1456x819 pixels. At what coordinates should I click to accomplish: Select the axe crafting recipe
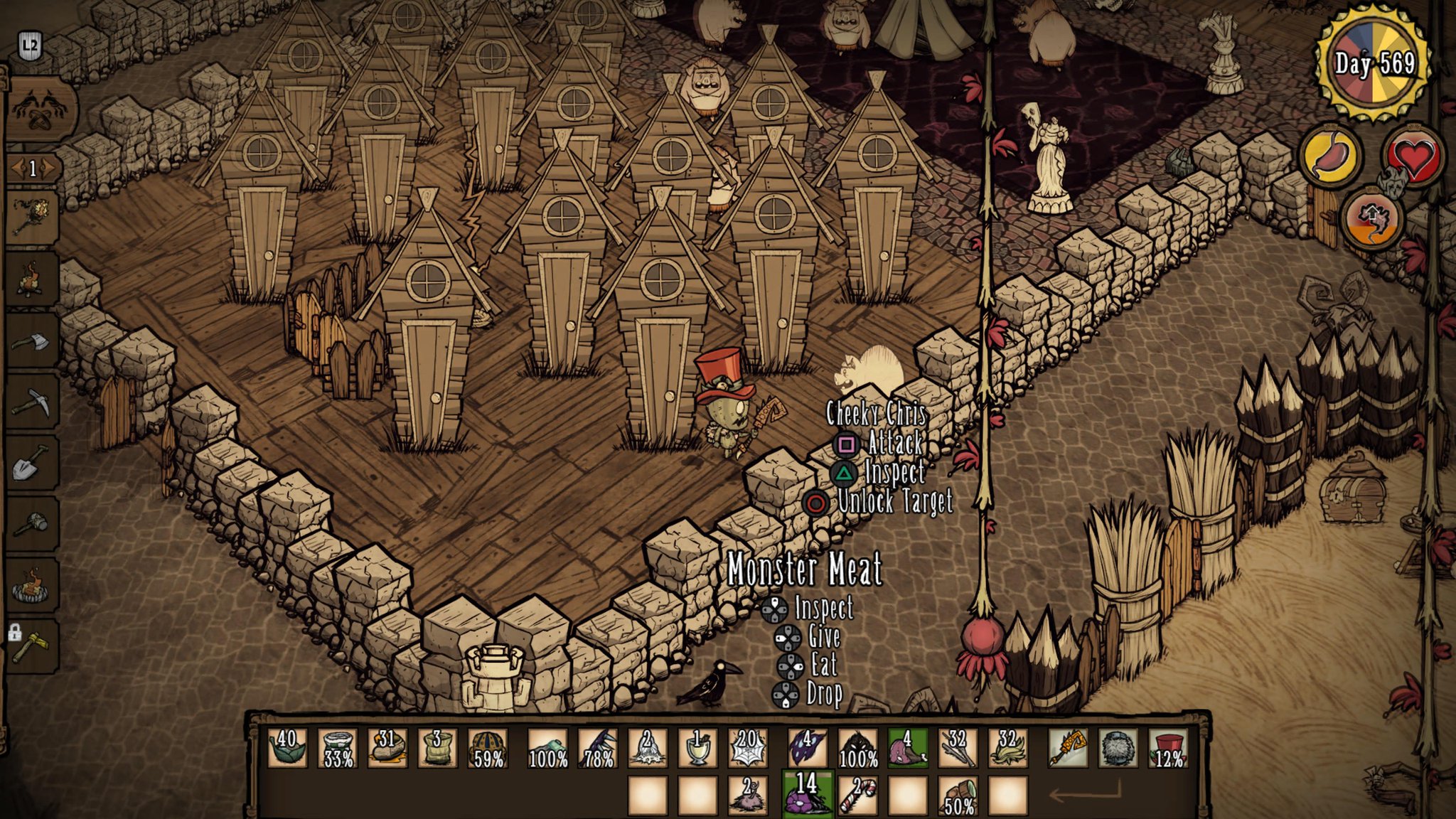click(x=33, y=341)
